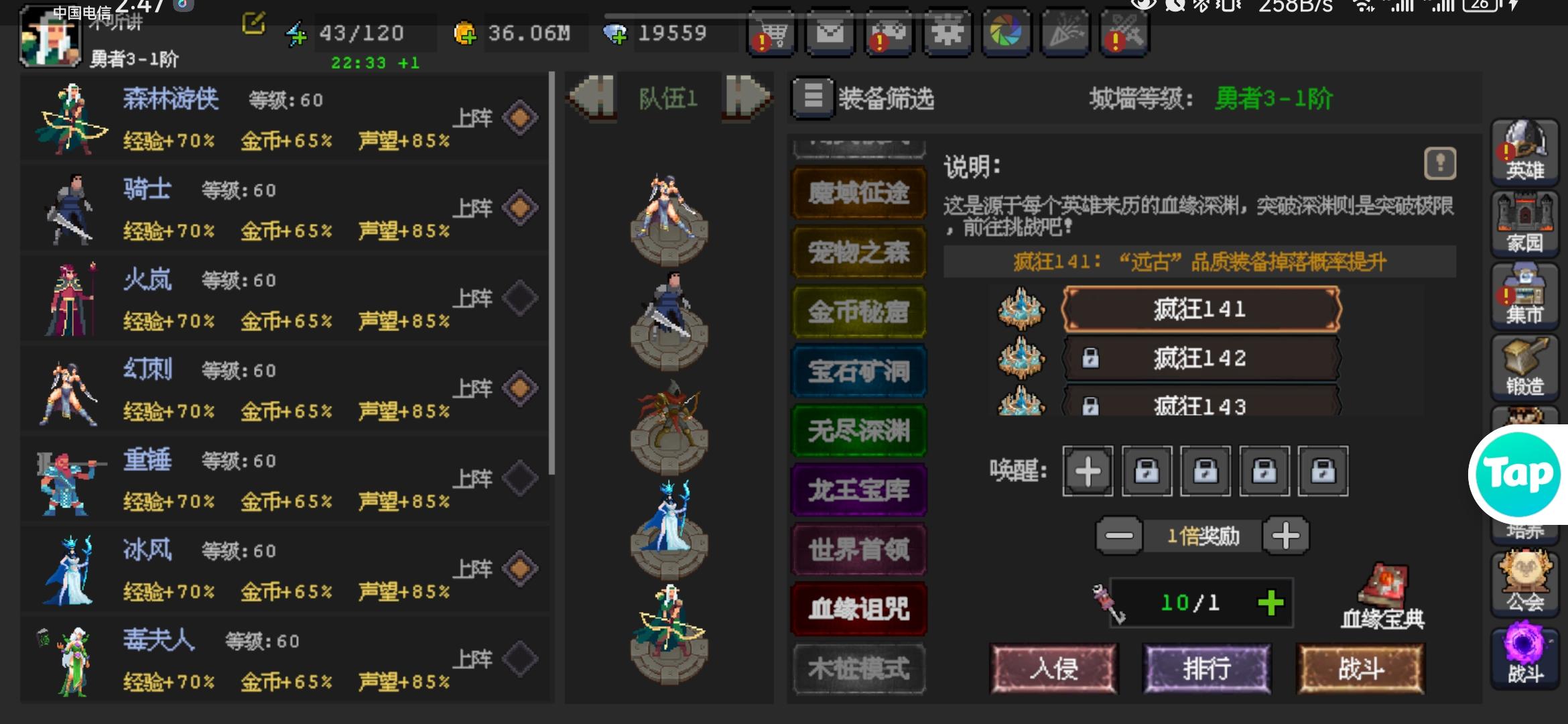Unlock second 唤醒 awaken slot
Viewport: 1568px width, 724px height.
[x=1147, y=471]
